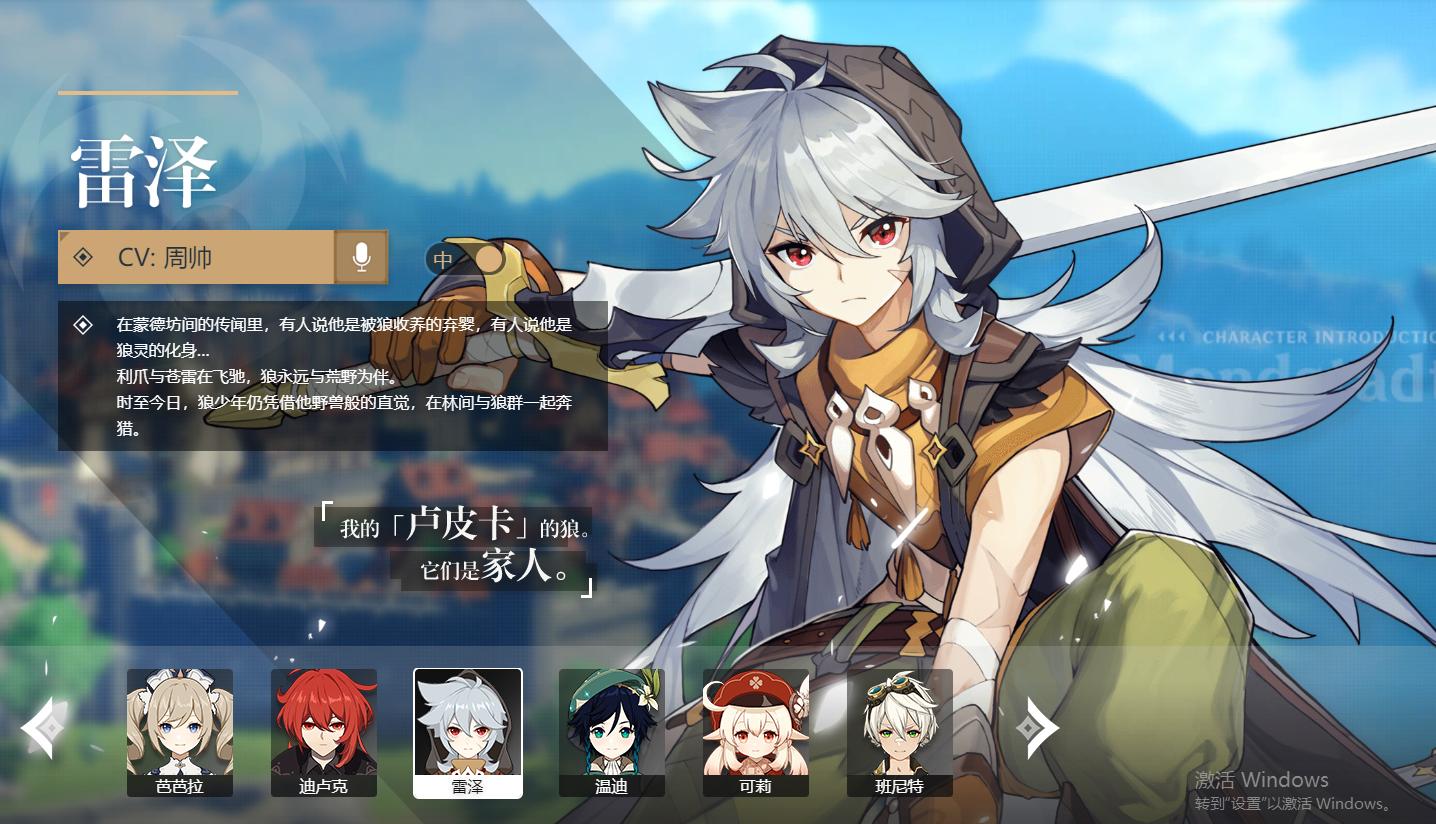Switch to the currently selected 雷泽 tab
Screen dimensions: 1436x824
[467, 733]
